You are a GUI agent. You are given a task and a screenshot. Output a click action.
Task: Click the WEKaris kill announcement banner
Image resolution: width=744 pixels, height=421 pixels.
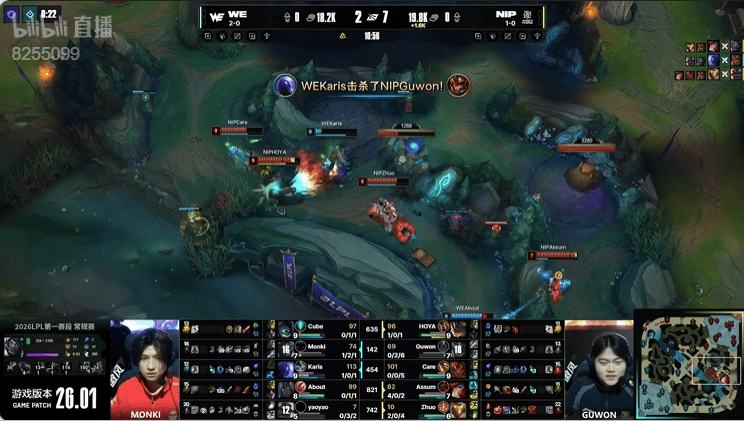pos(372,86)
